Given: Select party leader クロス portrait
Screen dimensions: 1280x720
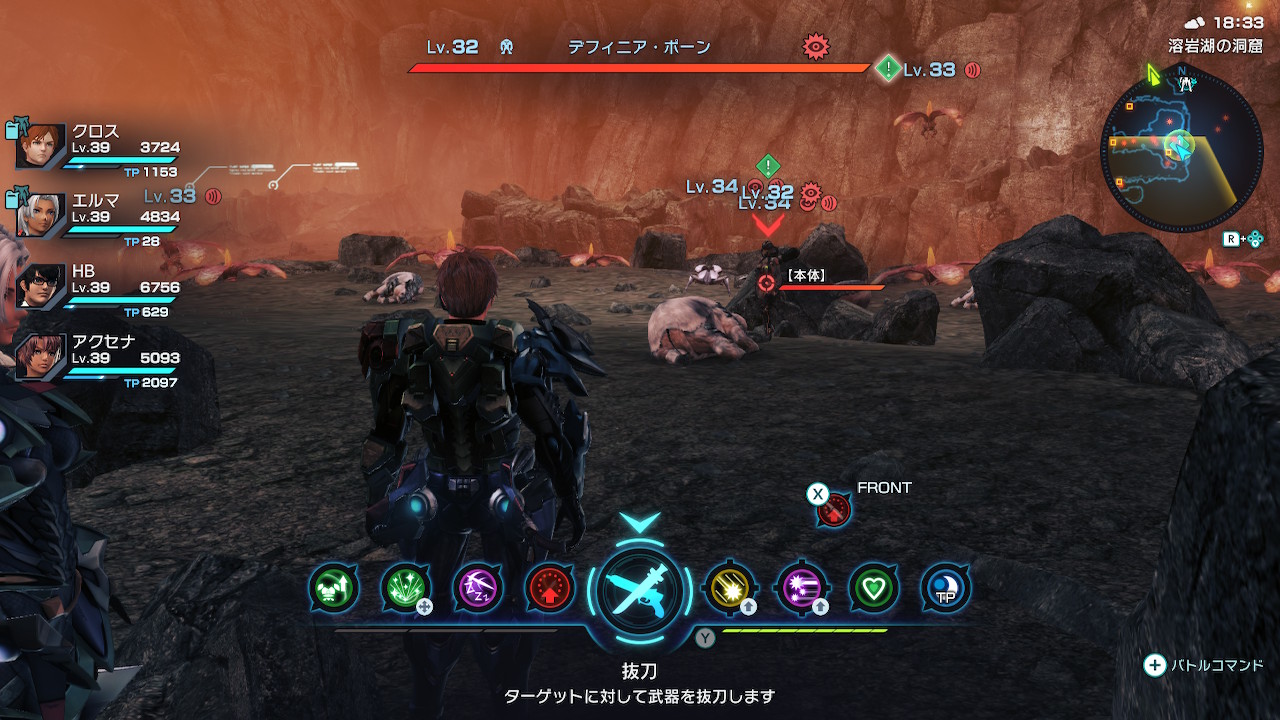Looking at the screenshot, I should pyautogui.click(x=42, y=146).
